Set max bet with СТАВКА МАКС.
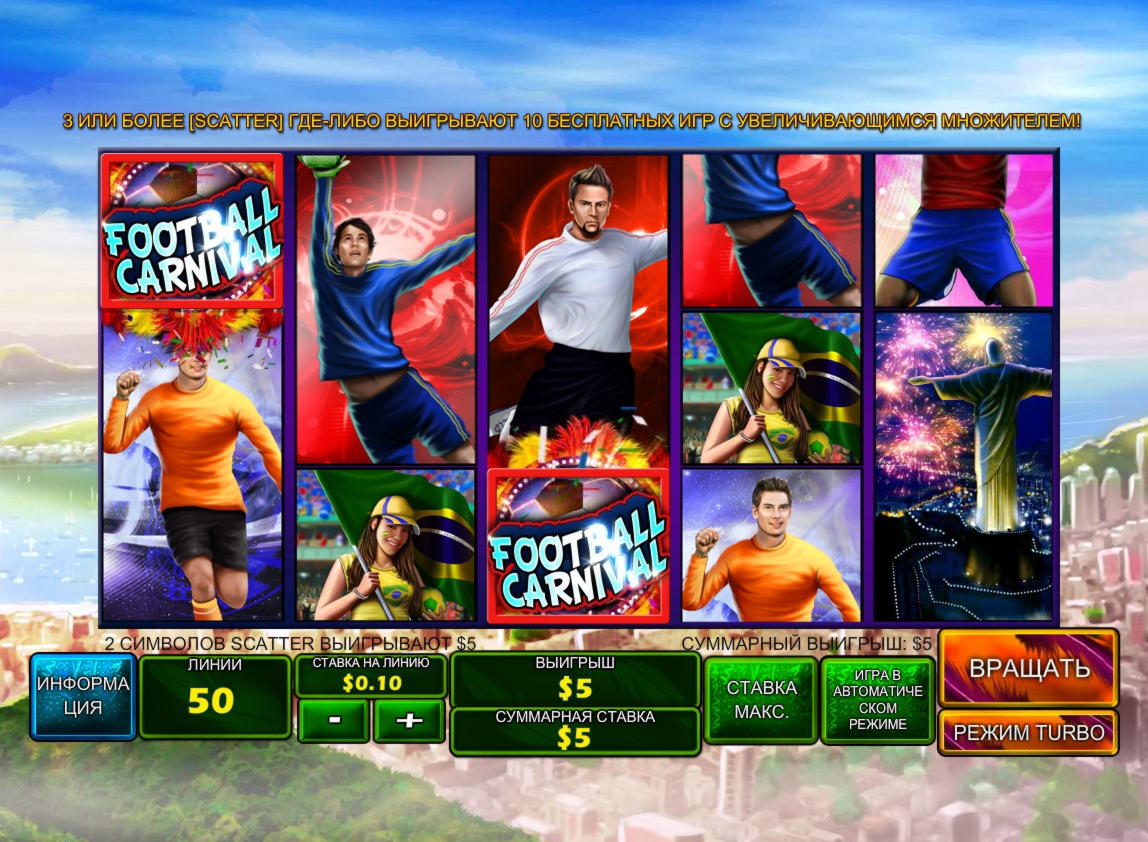 [761, 700]
